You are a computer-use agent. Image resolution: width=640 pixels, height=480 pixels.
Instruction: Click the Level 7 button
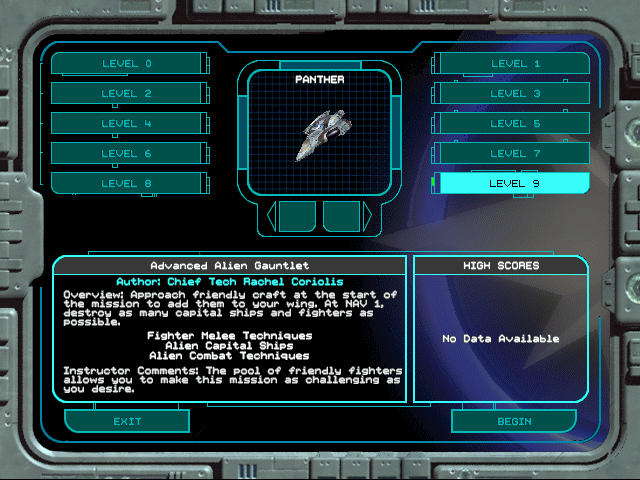515,154
